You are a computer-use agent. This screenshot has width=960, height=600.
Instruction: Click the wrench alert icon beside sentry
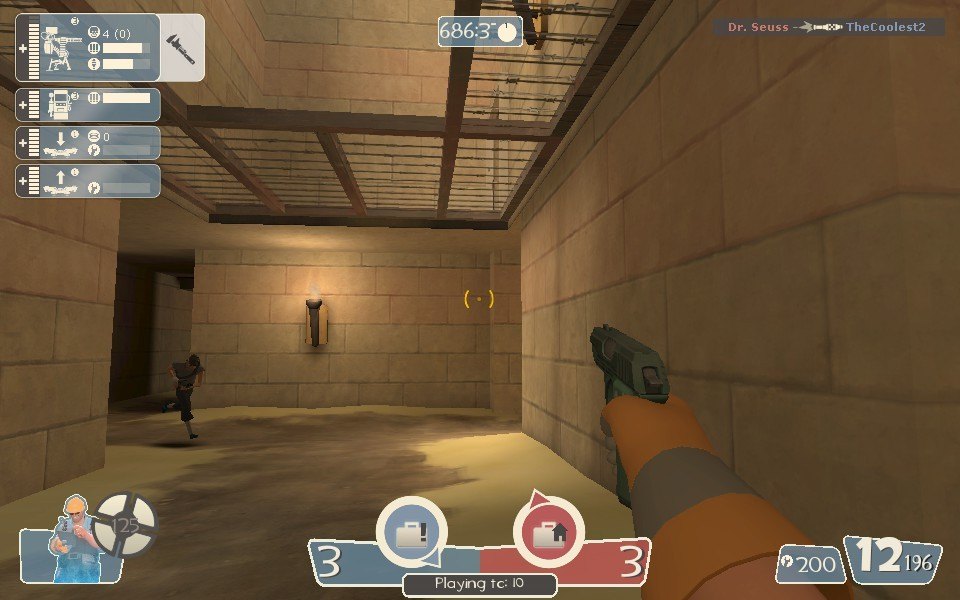(183, 47)
